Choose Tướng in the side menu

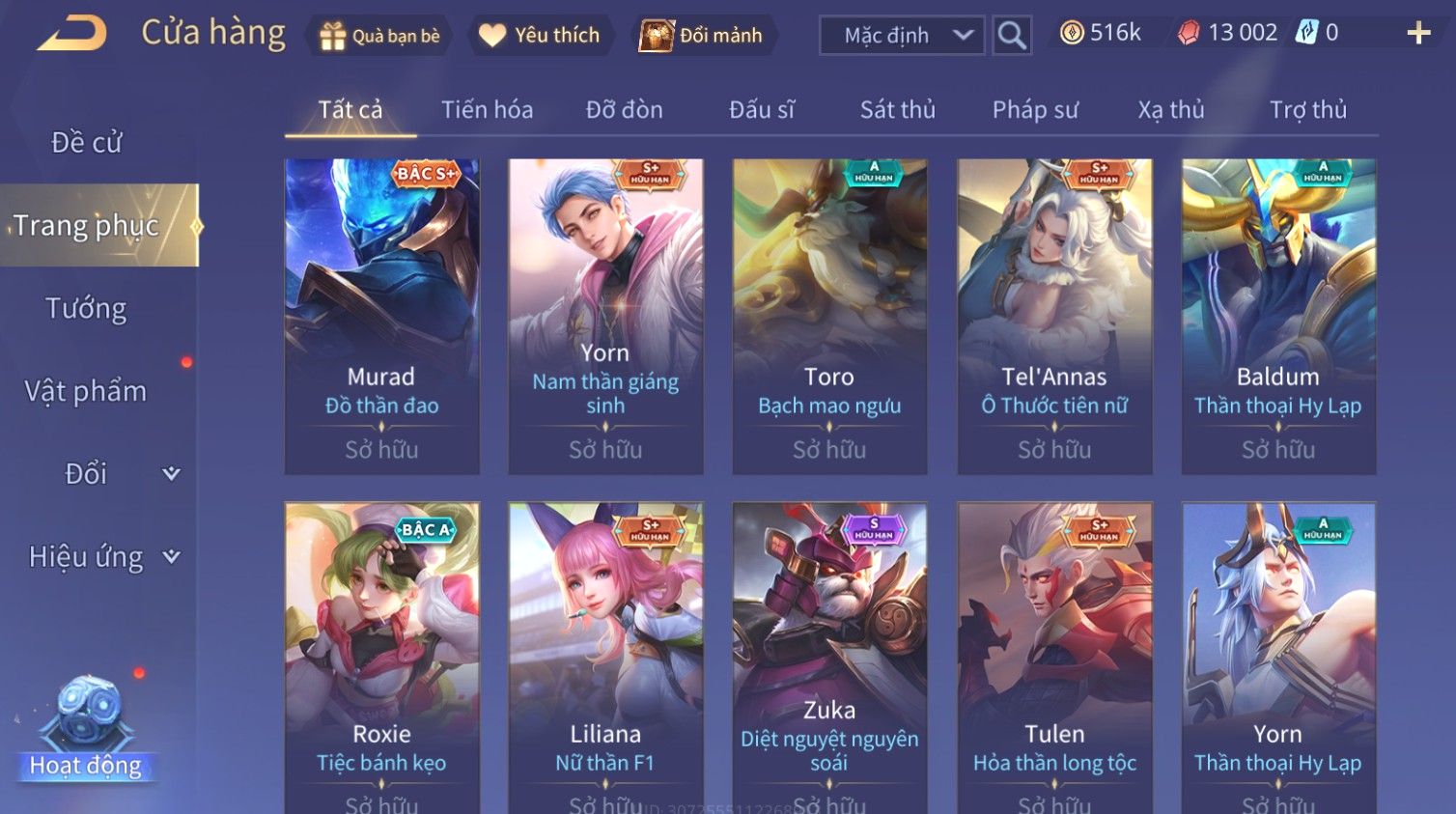coord(87,309)
